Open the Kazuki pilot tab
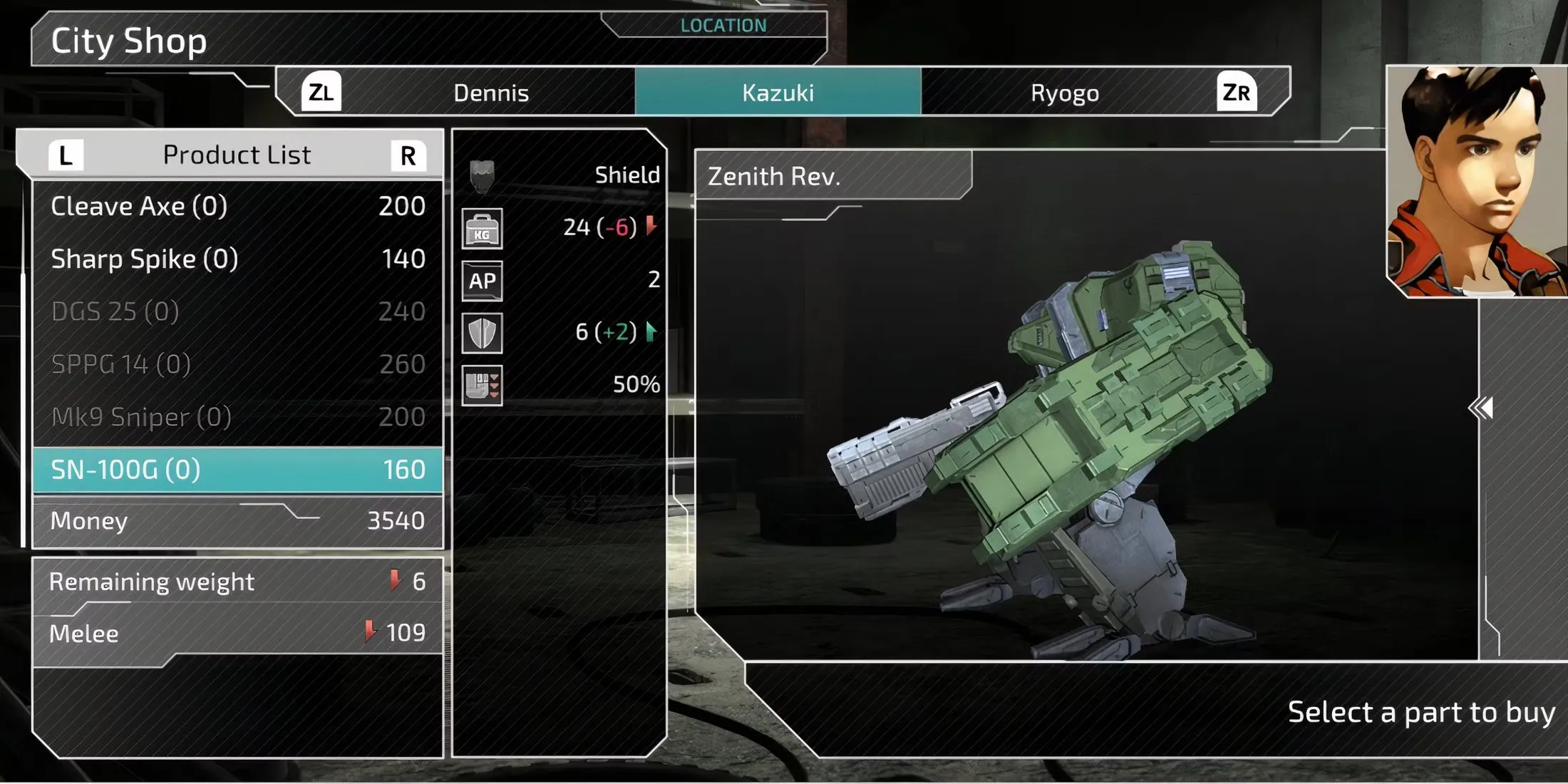 [x=778, y=93]
